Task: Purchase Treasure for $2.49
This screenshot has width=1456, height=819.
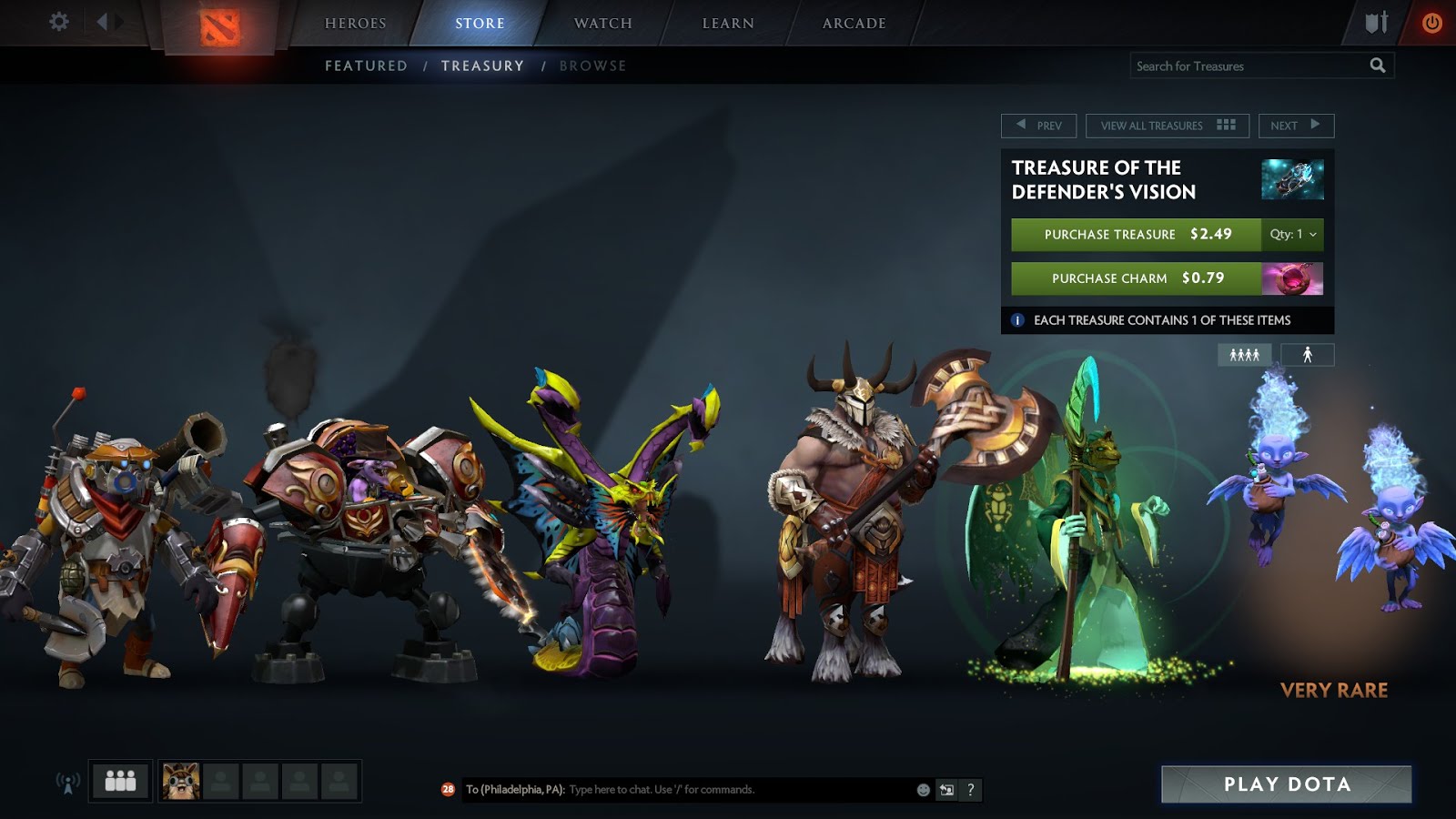Action: [1136, 235]
